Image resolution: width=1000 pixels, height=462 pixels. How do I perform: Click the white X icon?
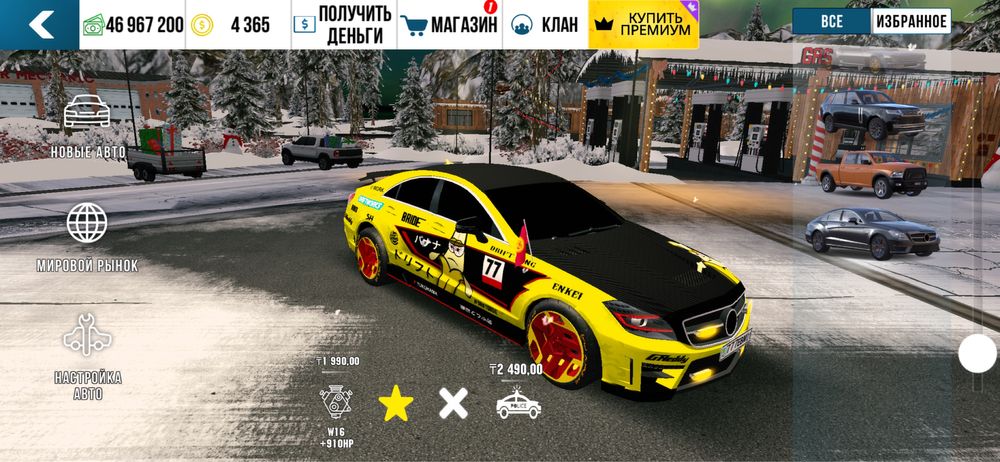tap(453, 404)
